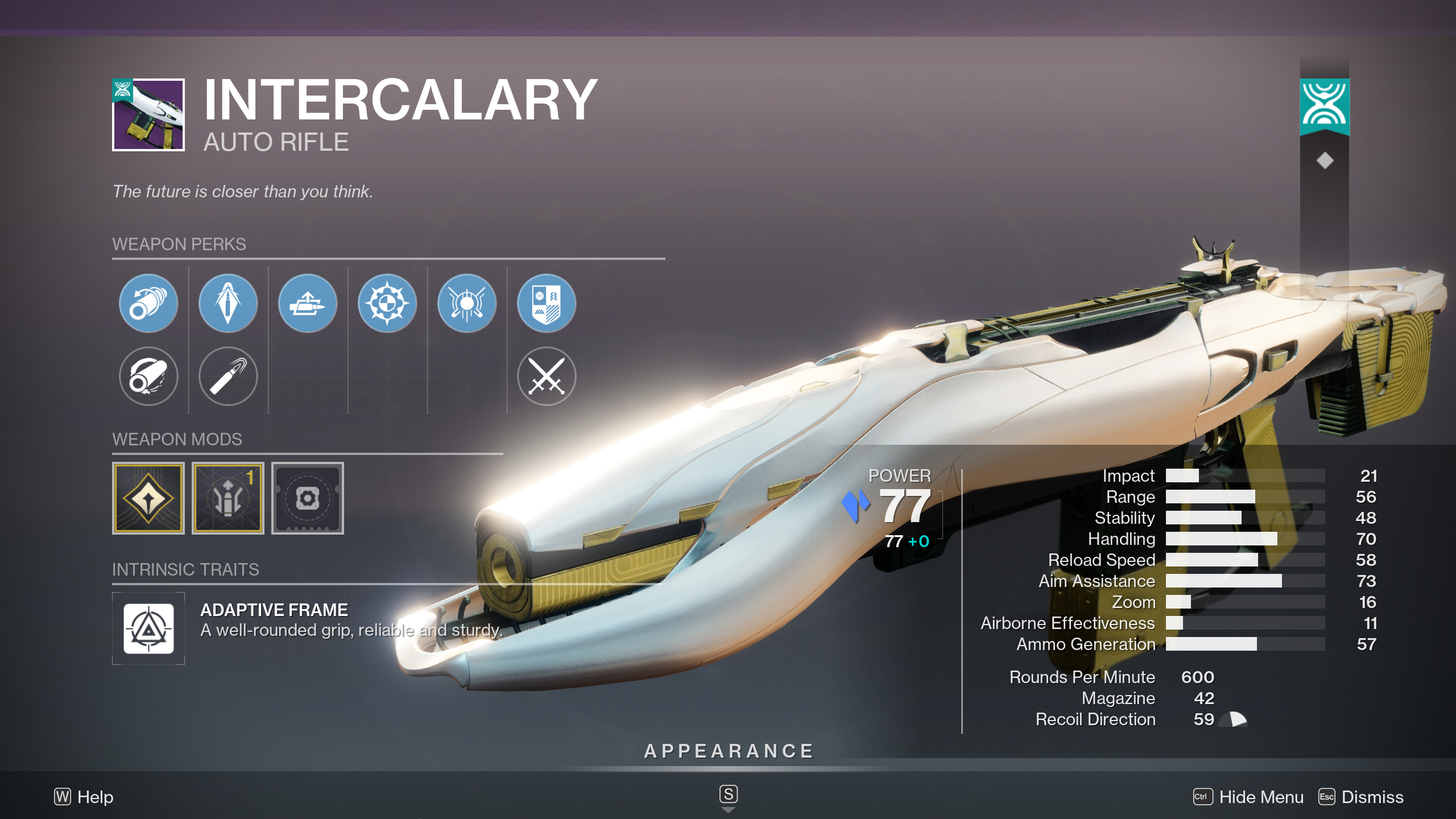Select the sunburst trait perk icon

[x=387, y=303]
